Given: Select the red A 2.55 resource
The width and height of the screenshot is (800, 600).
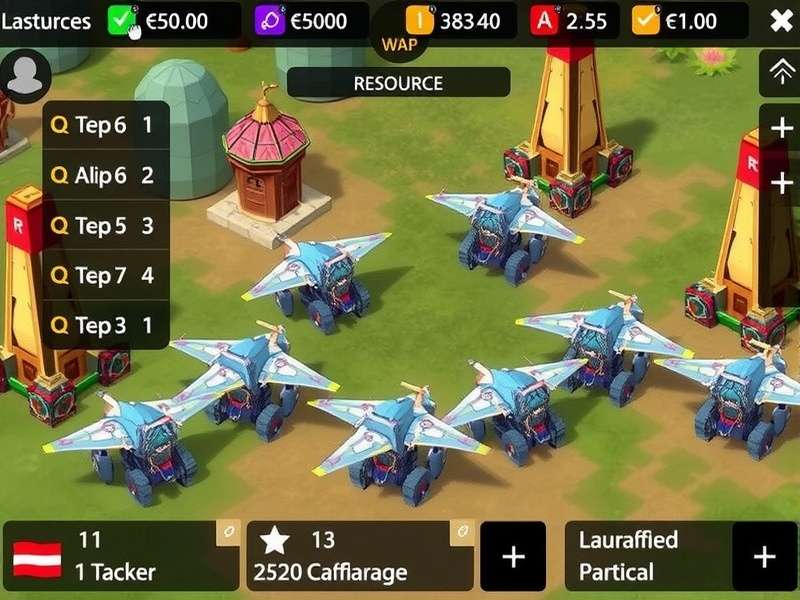Looking at the screenshot, I should tap(573, 21).
